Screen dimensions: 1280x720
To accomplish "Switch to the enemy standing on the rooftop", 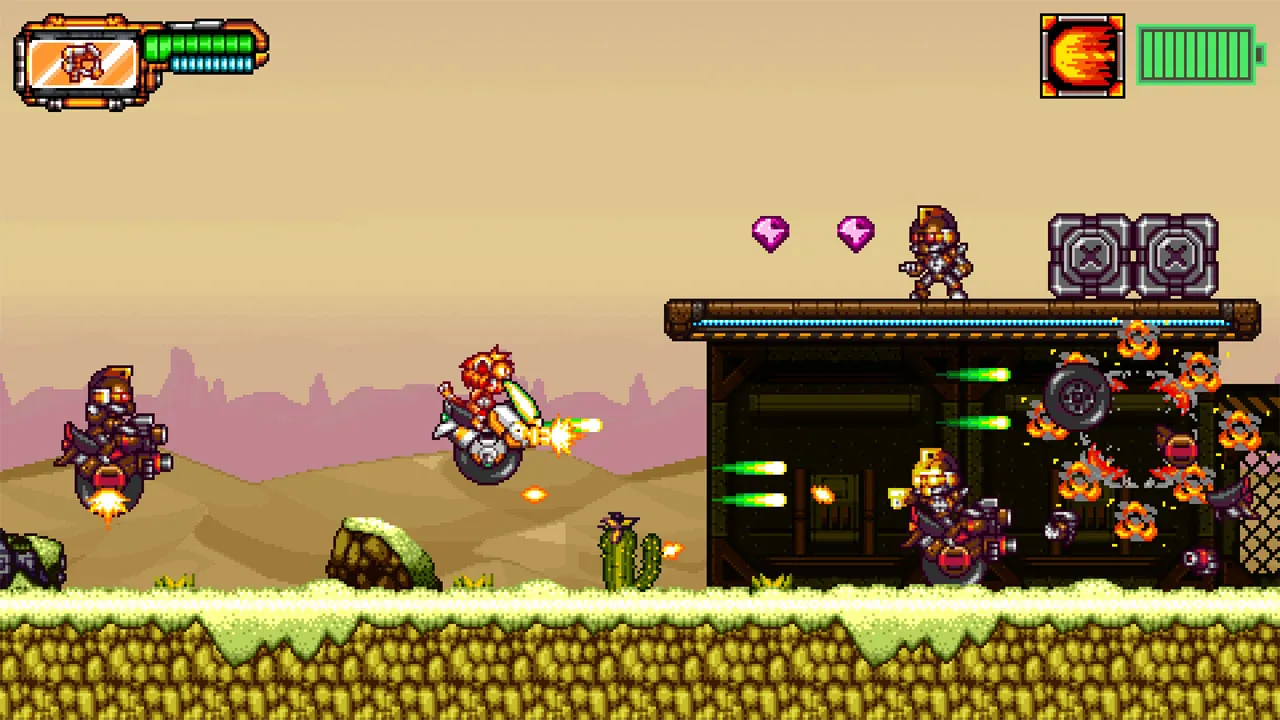I will coord(935,255).
